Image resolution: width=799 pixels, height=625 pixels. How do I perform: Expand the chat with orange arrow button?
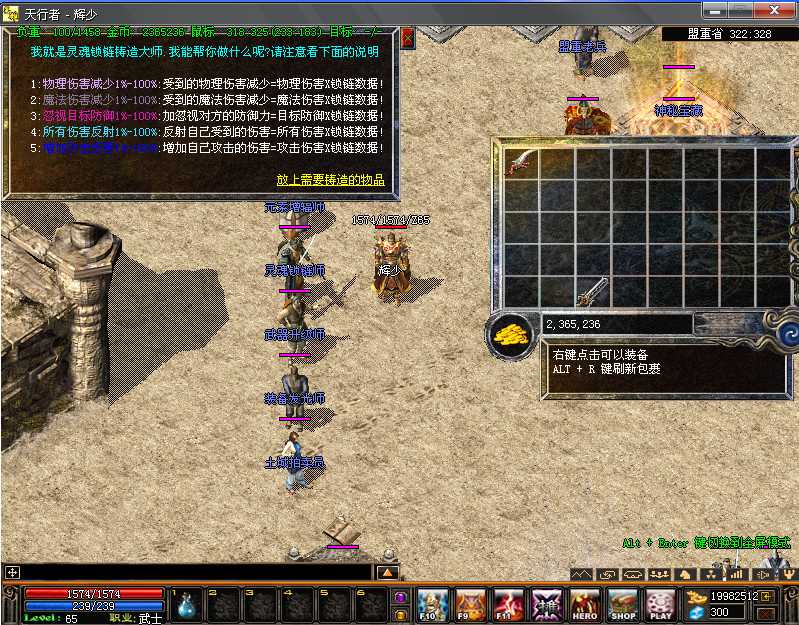pyautogui.click(x=388, y=572)
